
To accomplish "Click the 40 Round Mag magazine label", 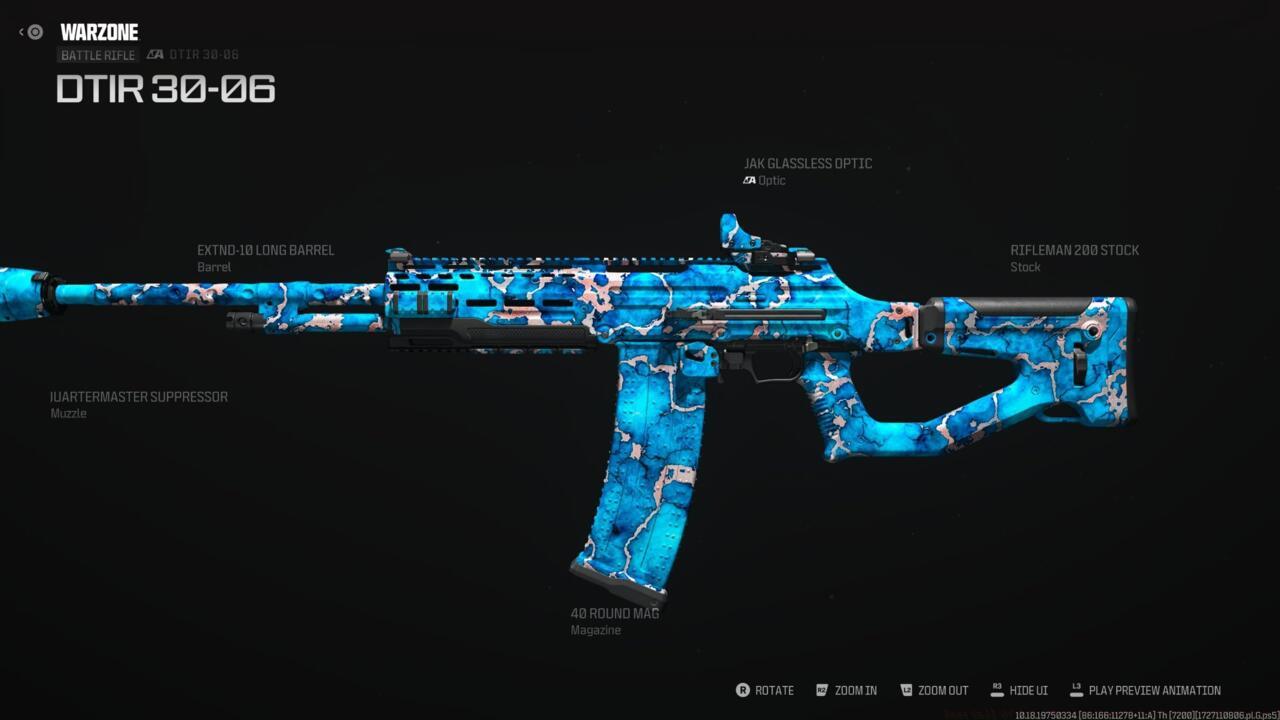I will click(614, 614).
